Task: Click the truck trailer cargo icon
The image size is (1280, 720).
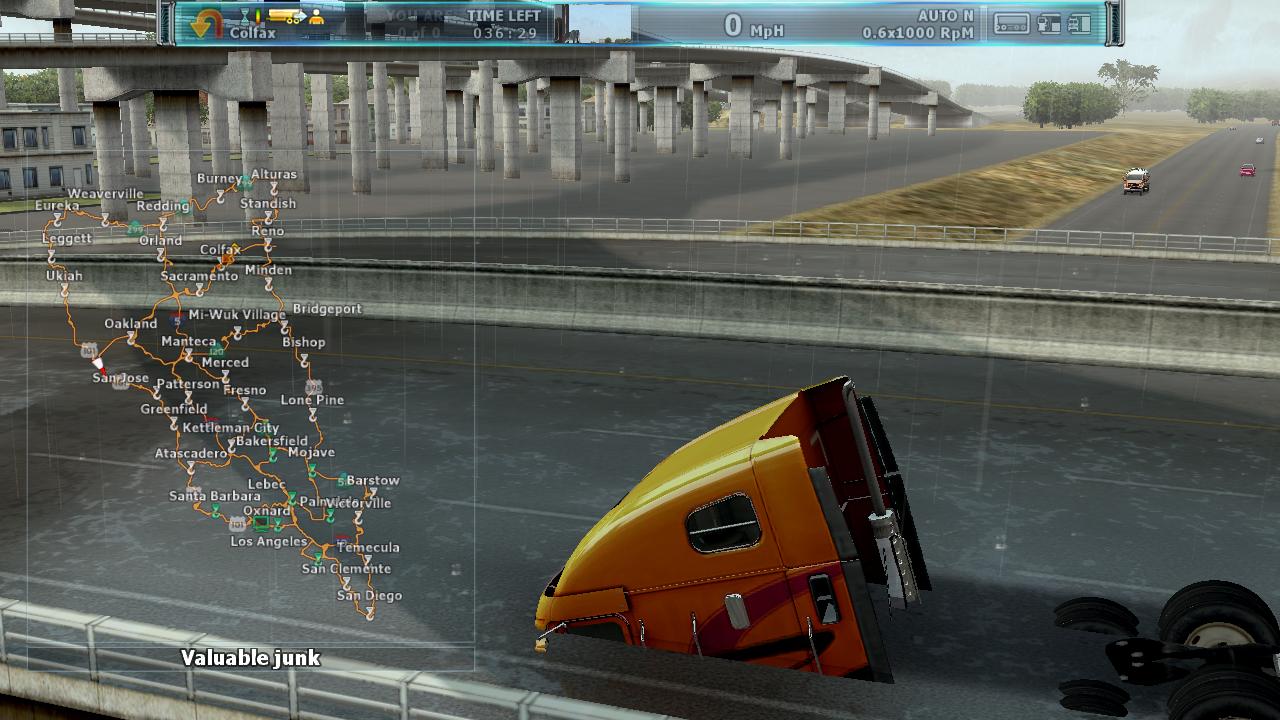Action: pos(289,17)
